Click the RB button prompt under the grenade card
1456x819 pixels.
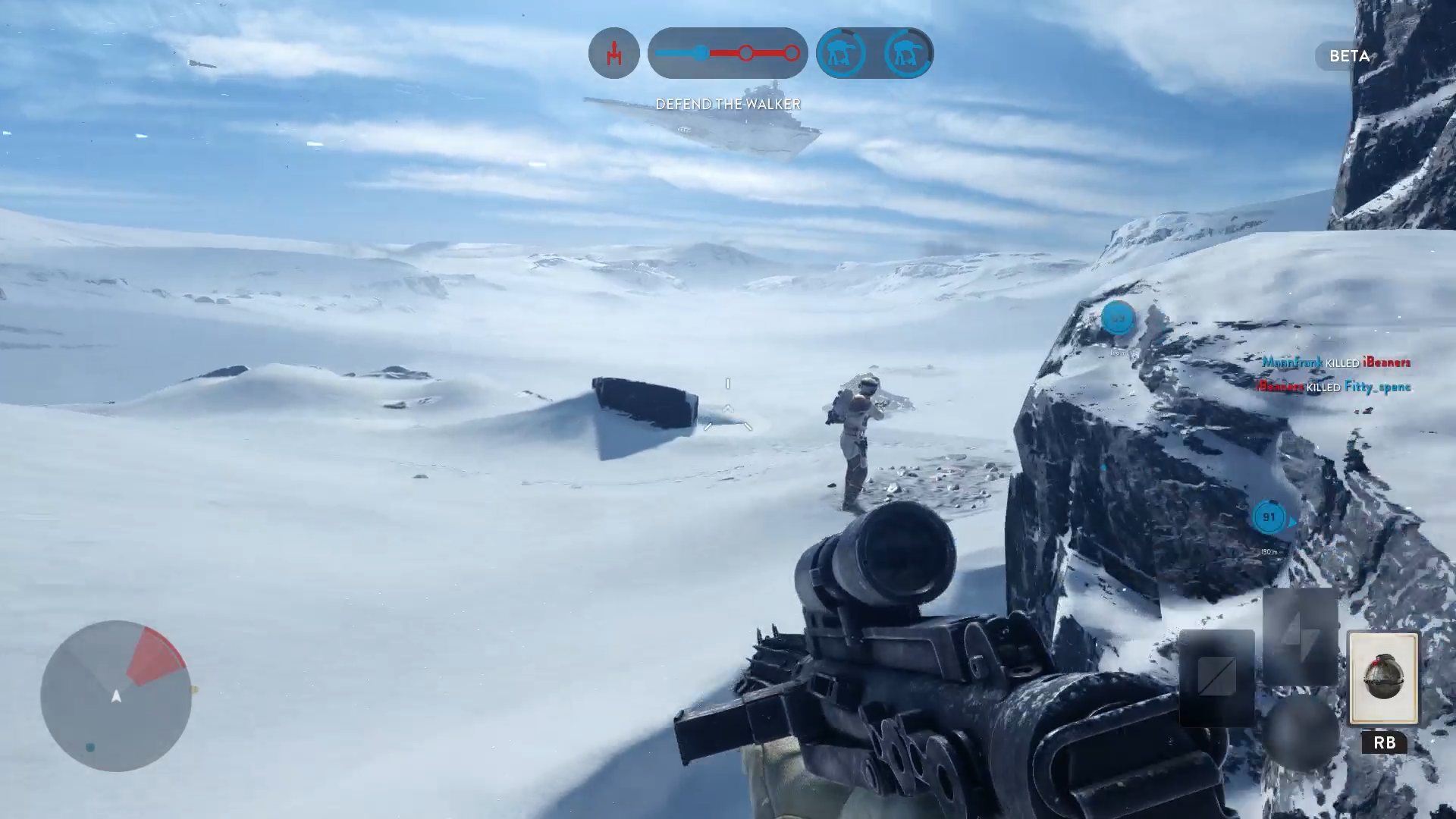1383,744
